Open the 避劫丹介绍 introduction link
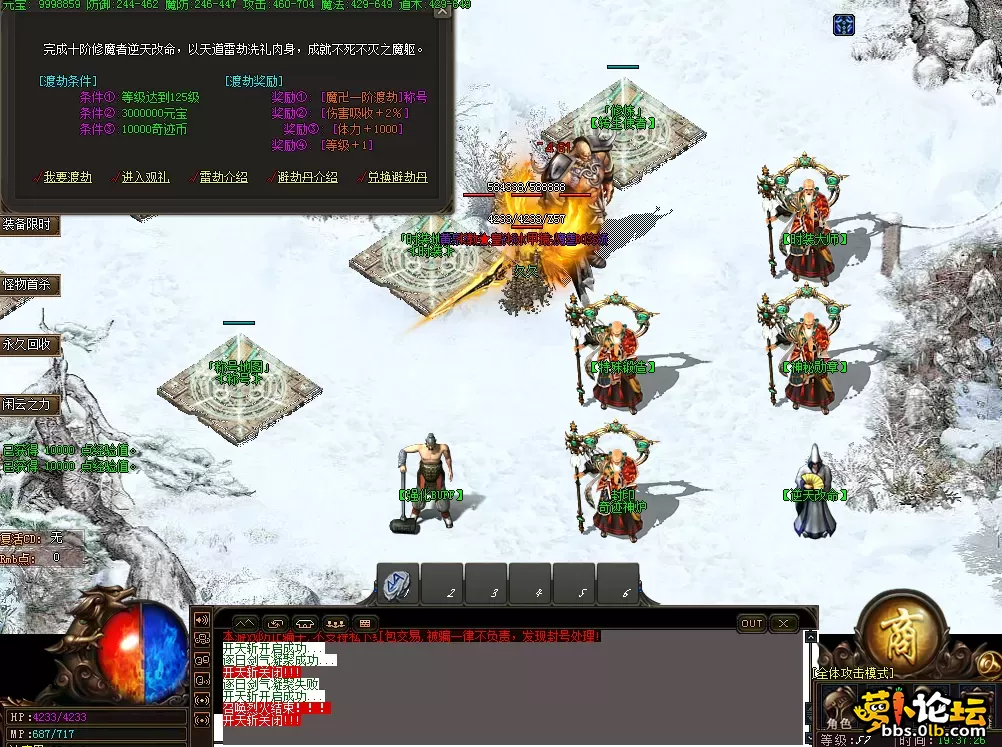Image resolution: width=1002 pixels, height=747 pixels. click(306, 177)
